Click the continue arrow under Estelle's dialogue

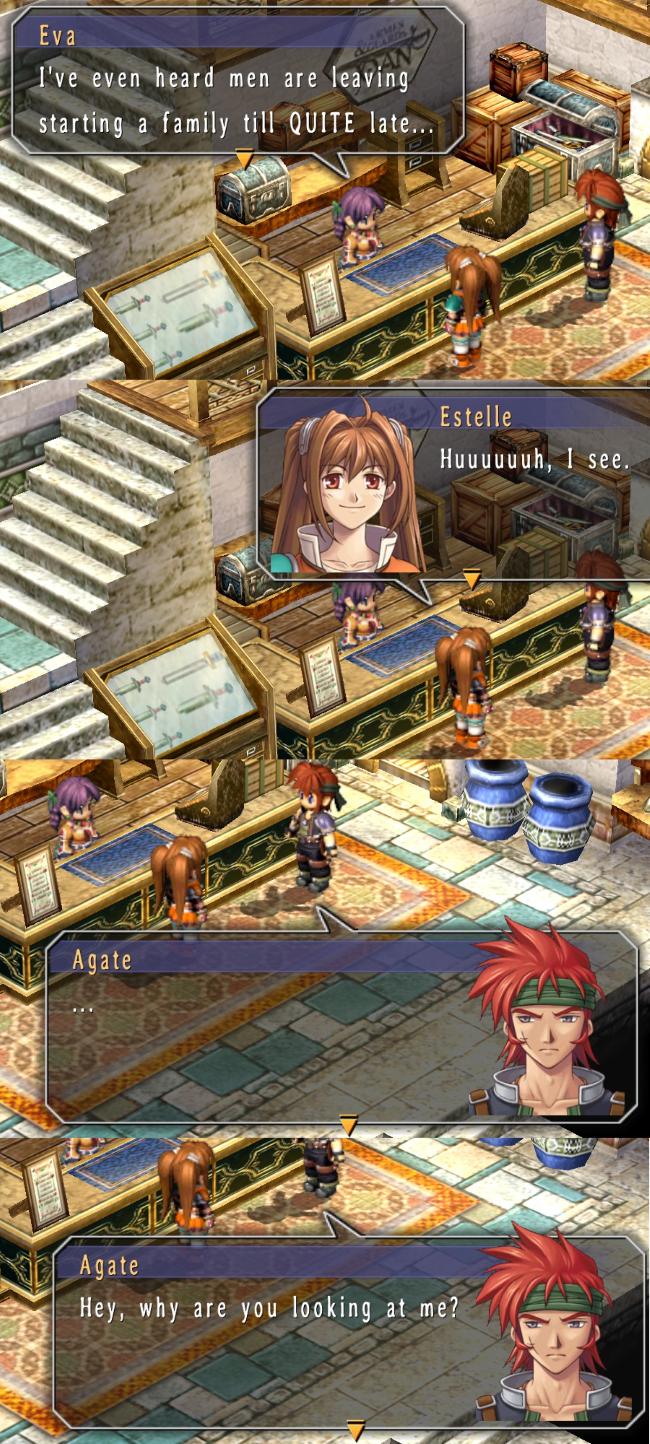coord(471,578)
